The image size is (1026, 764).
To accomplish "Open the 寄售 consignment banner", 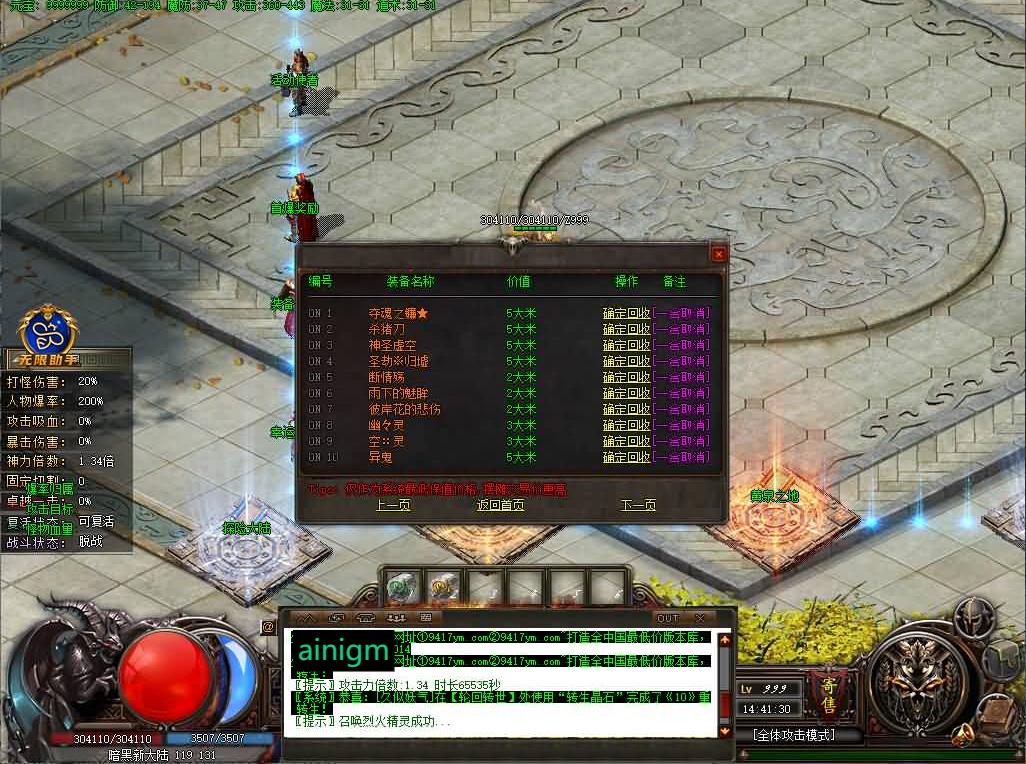I will click(829, 688).
